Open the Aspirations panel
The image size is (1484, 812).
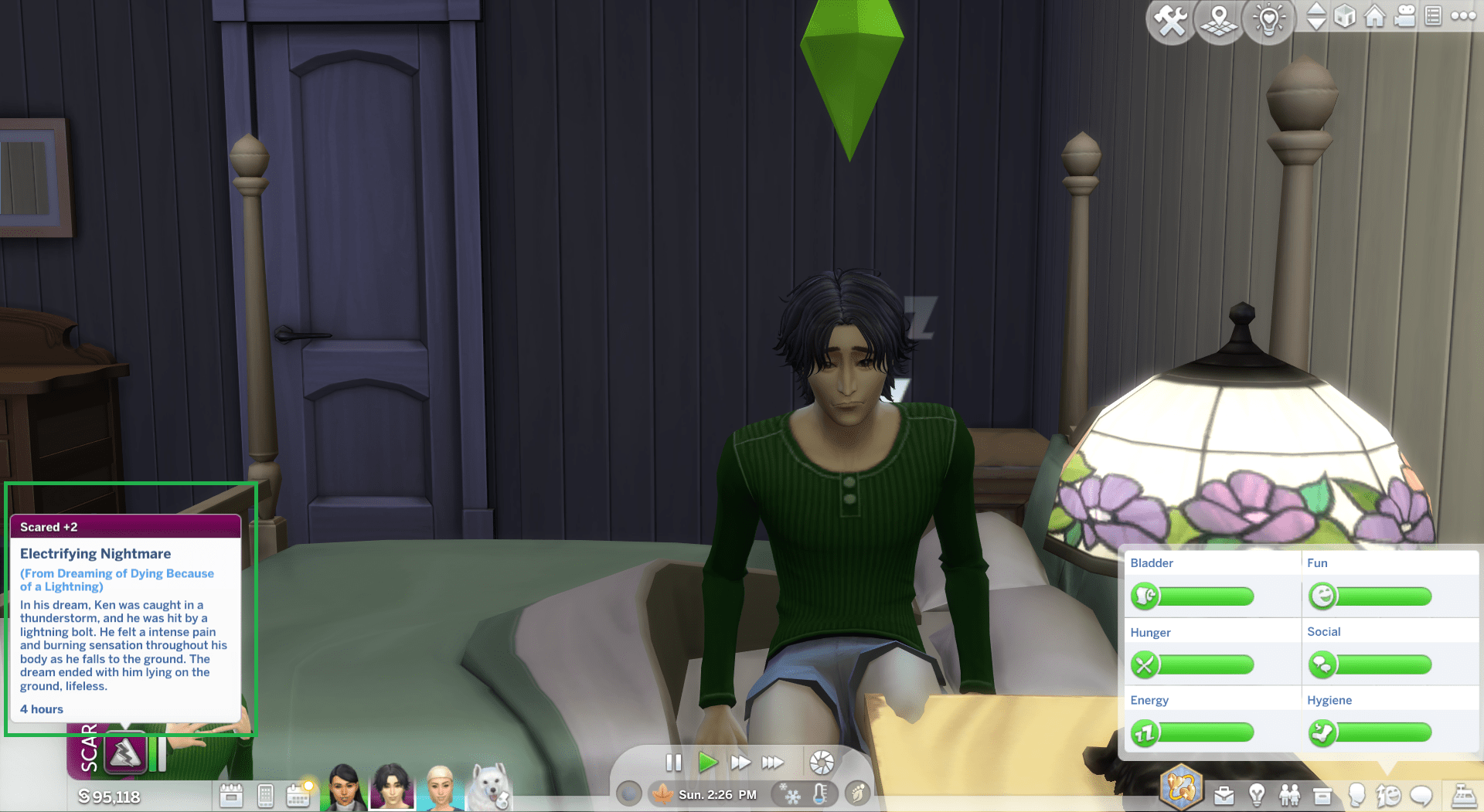pos(1181,788)
